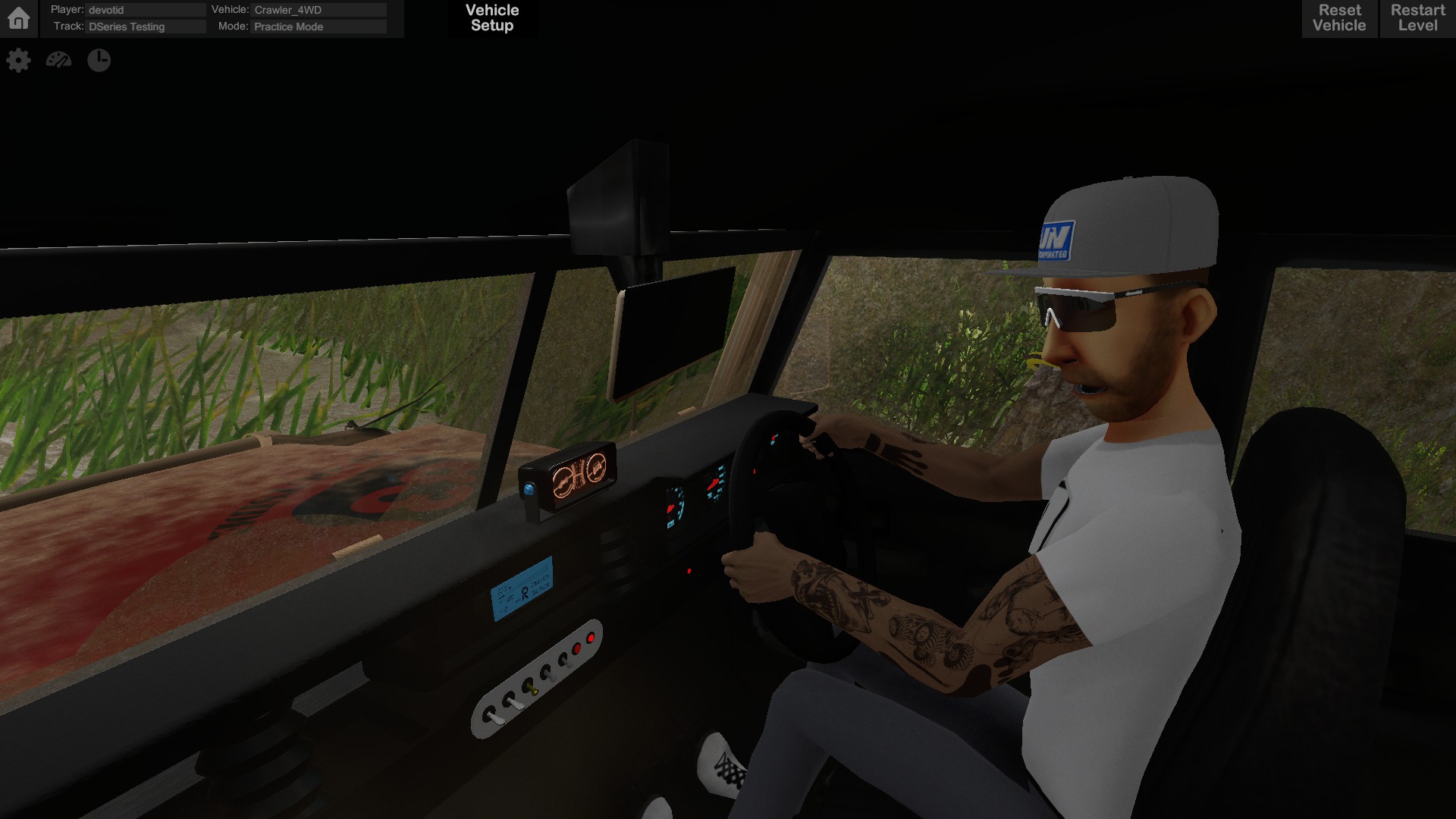The width and height of the screenshot is (1456, 819).
Task: Toggle the HUD speedometer gauge icon
Action: (59, 60)
